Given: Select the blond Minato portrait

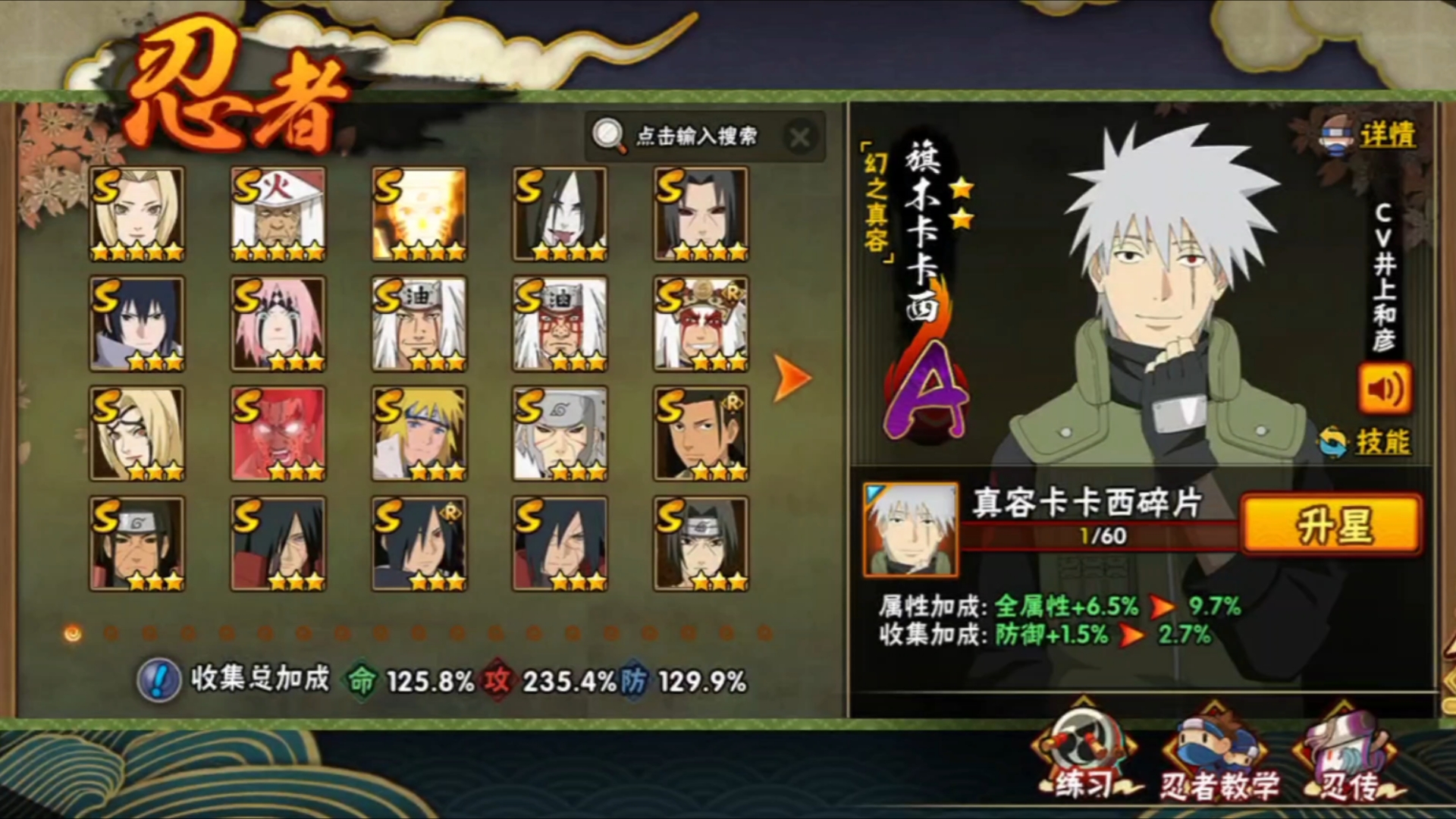Looking at the screenshot, I should [419, 434].
